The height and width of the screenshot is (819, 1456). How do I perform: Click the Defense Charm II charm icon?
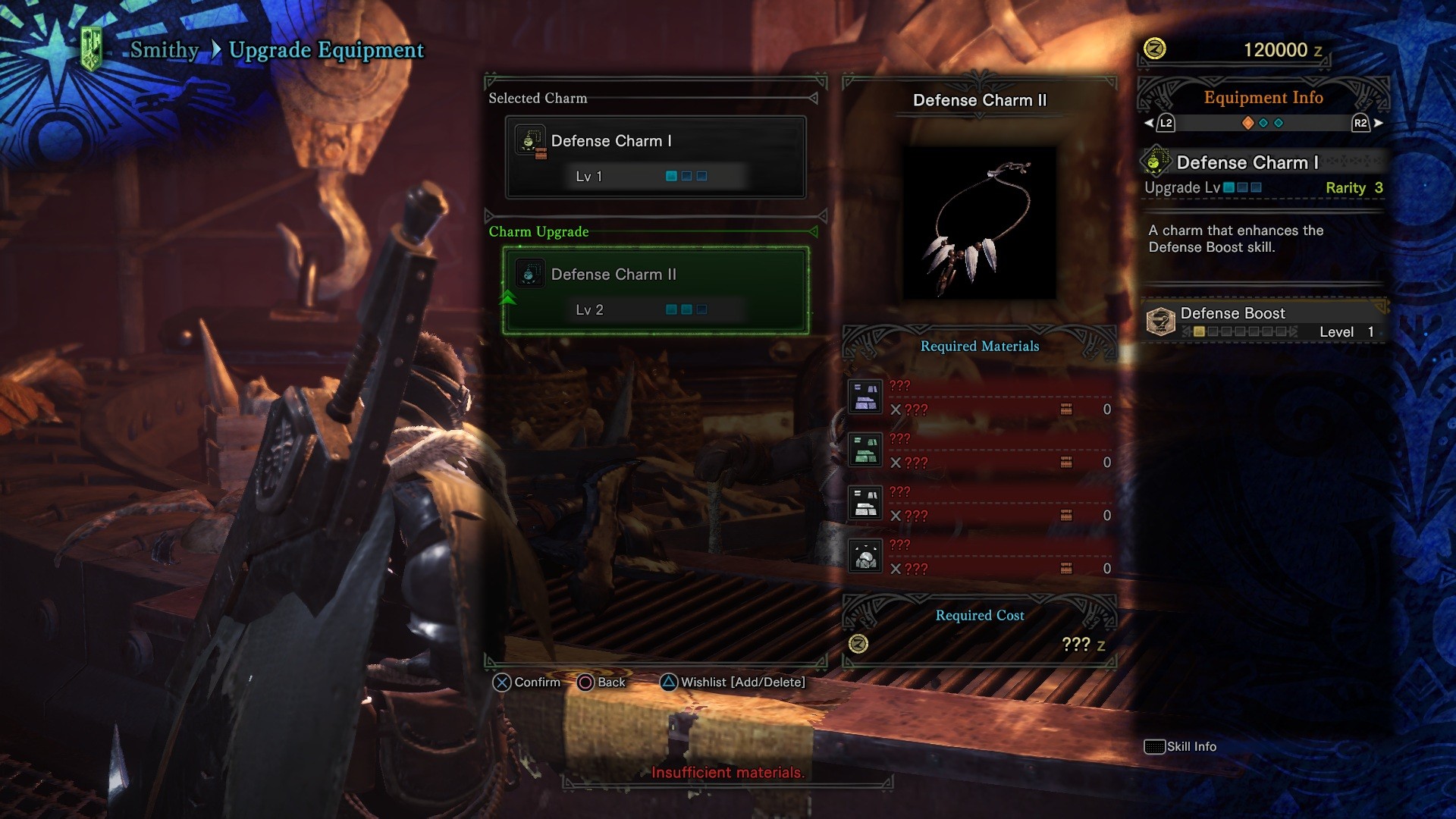pos(531,274)
